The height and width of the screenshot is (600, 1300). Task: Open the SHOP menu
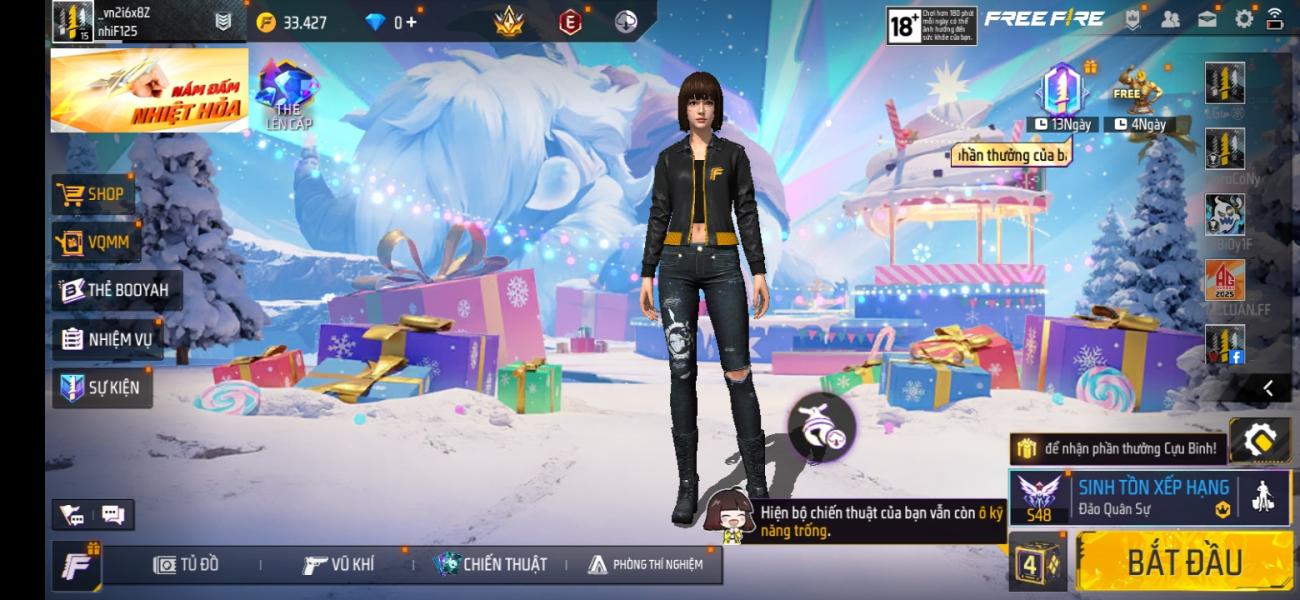coord(93,194)
